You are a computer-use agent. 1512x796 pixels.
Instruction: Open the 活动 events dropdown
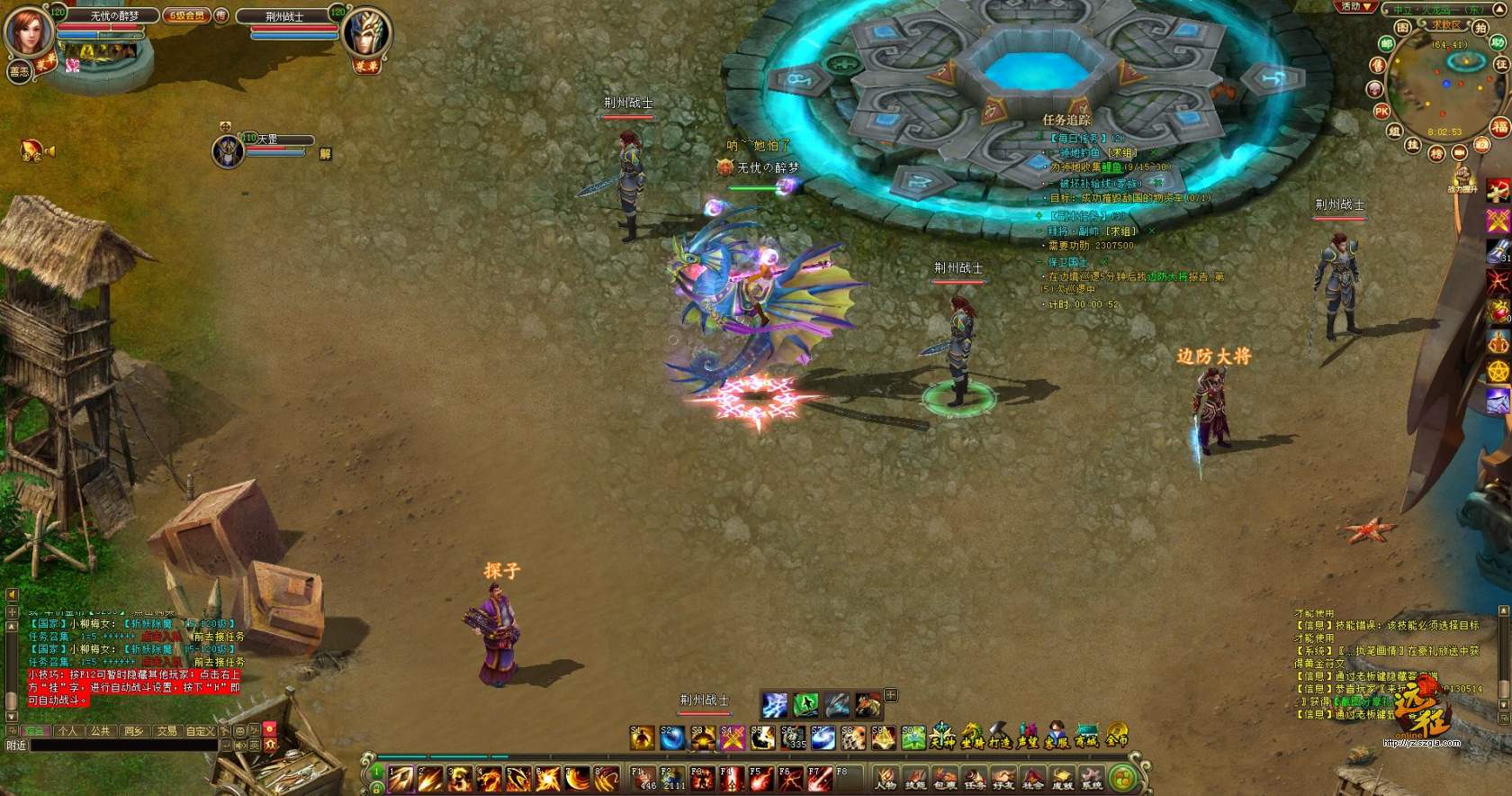click(1355, 7)
